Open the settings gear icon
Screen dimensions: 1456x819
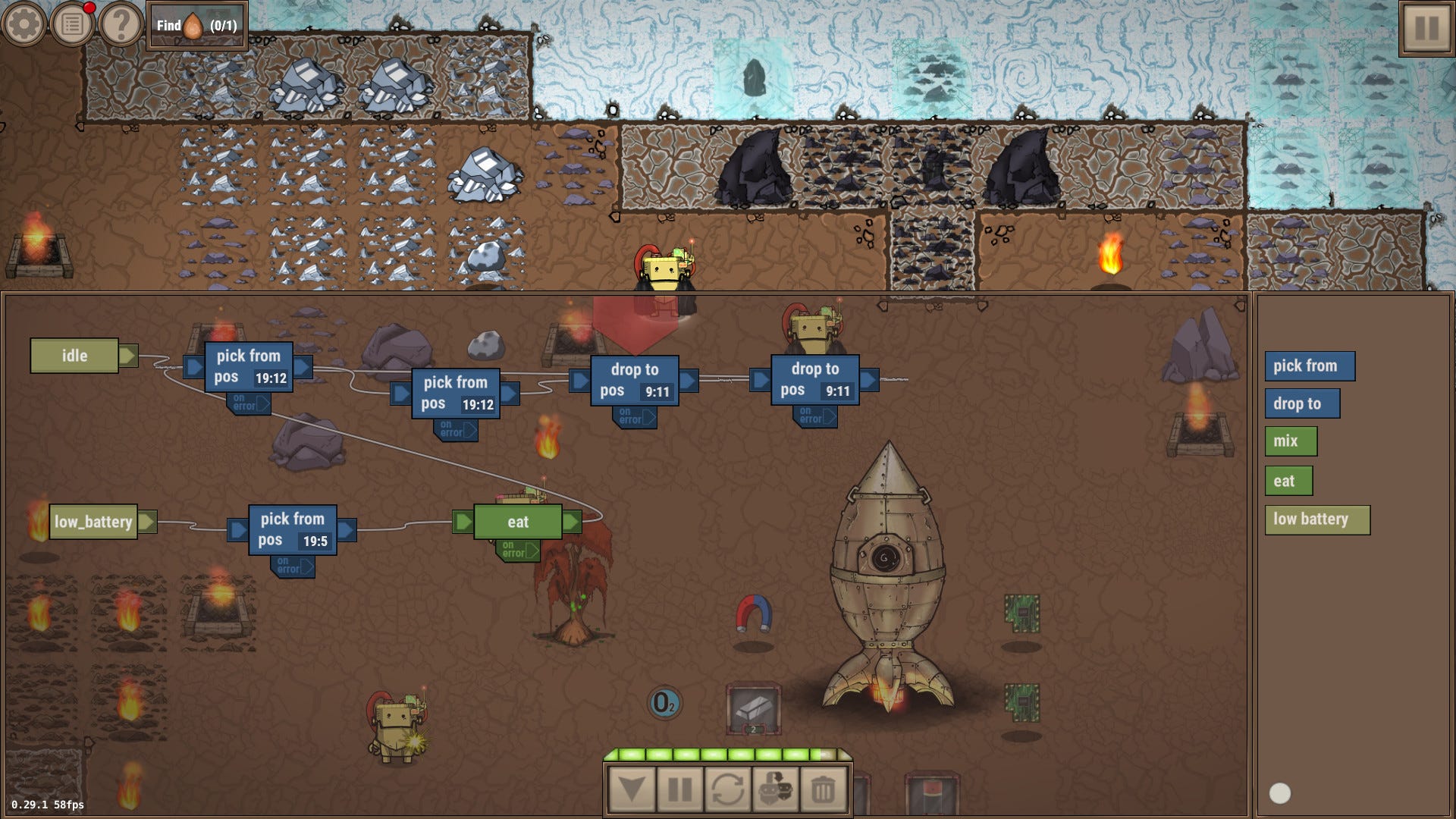[23, 23]
